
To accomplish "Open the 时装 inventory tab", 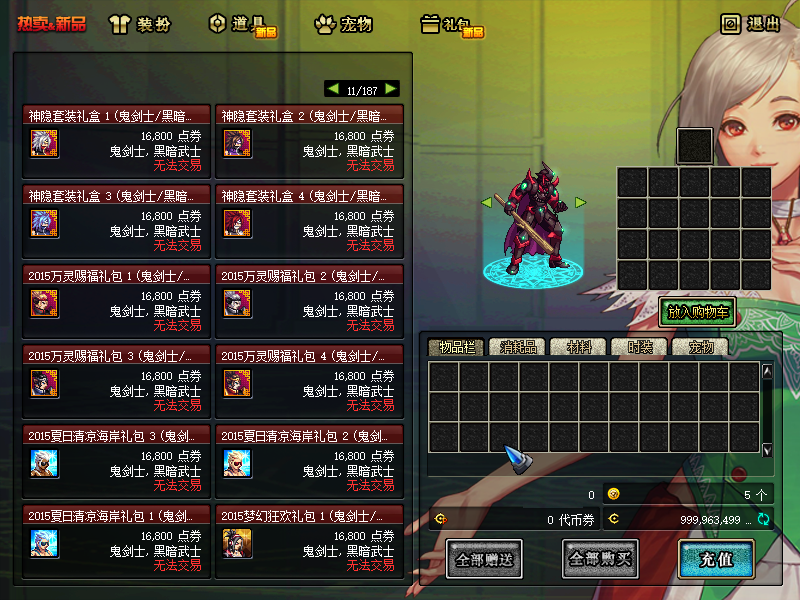I will 640,347.
